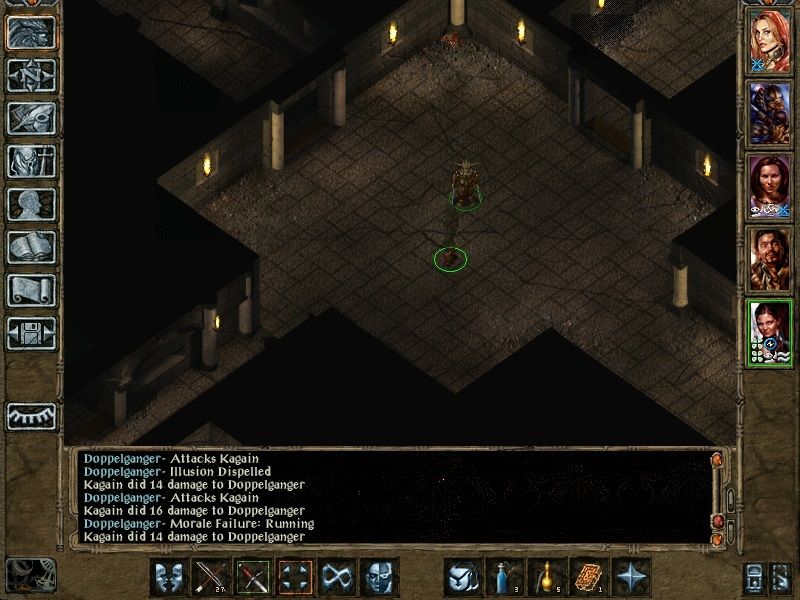The height and width of the screenshot is (600, 800).
Task: Open the area map screen
Action: [x=31, y=74]
